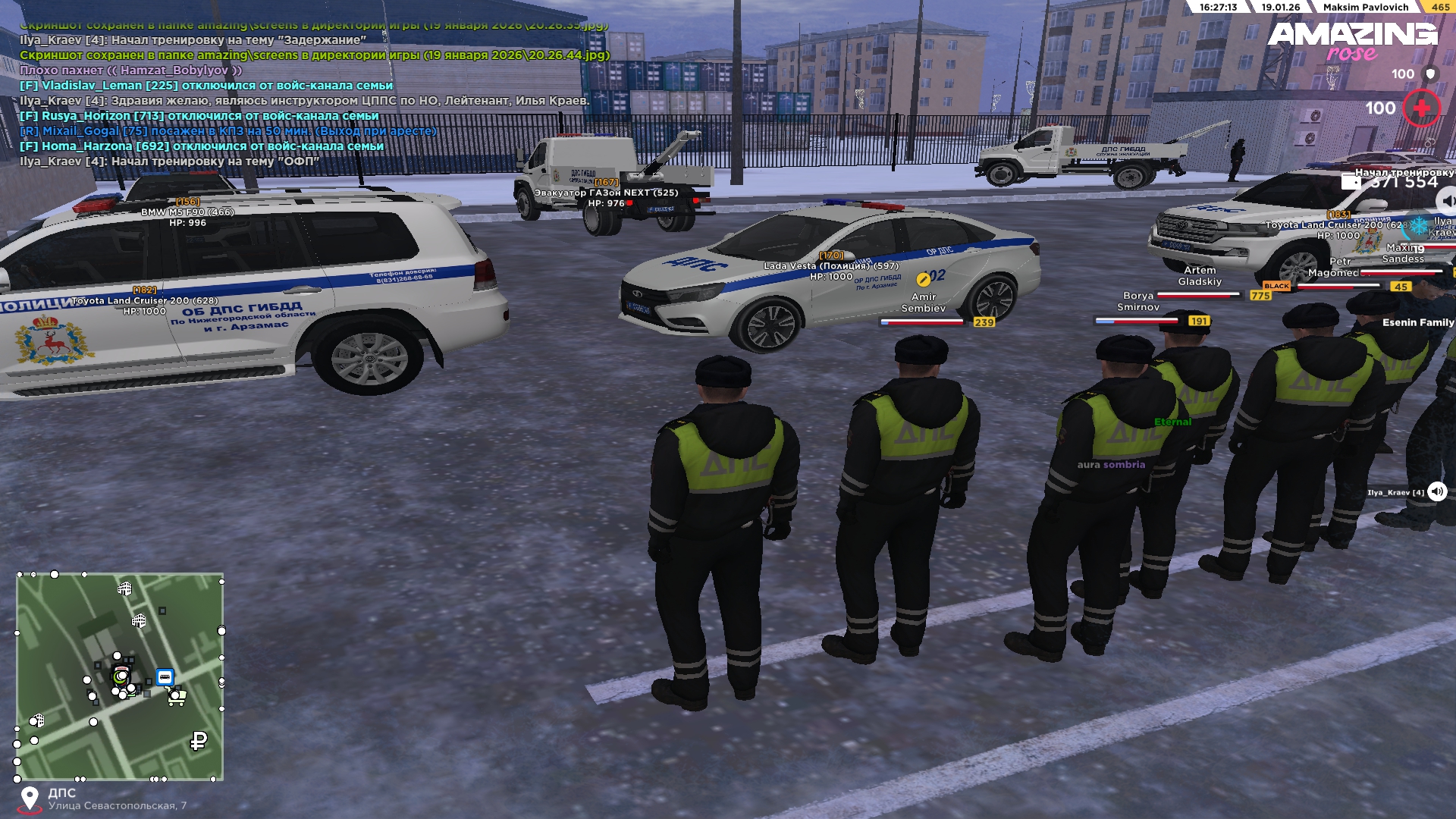
Task: Click the Maksim Pavlovich name label
Action: coord(1365,7)
